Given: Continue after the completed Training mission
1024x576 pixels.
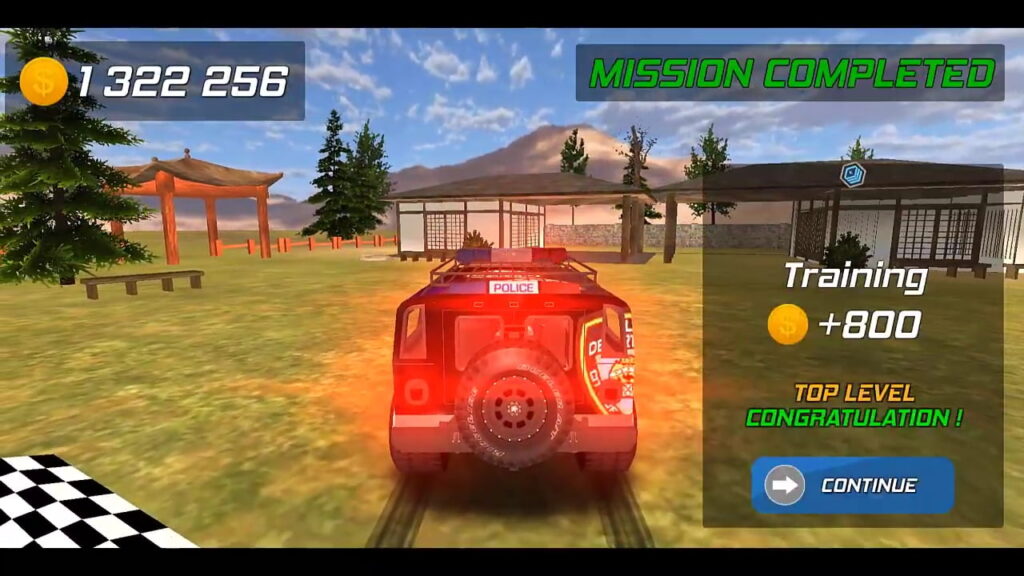Looking at the screenshot, I should pos(852,486).
